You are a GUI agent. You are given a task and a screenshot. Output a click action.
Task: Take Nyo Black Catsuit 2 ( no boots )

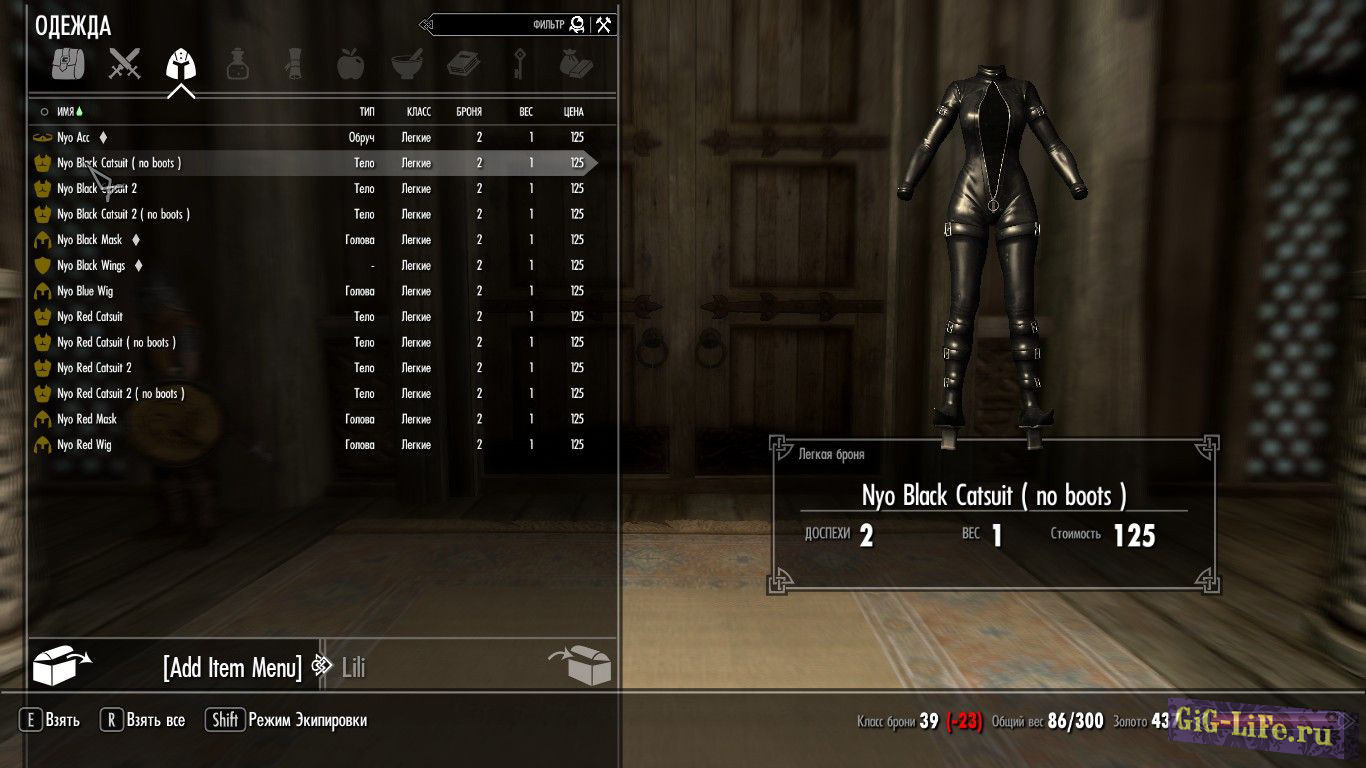click(123, 214)
